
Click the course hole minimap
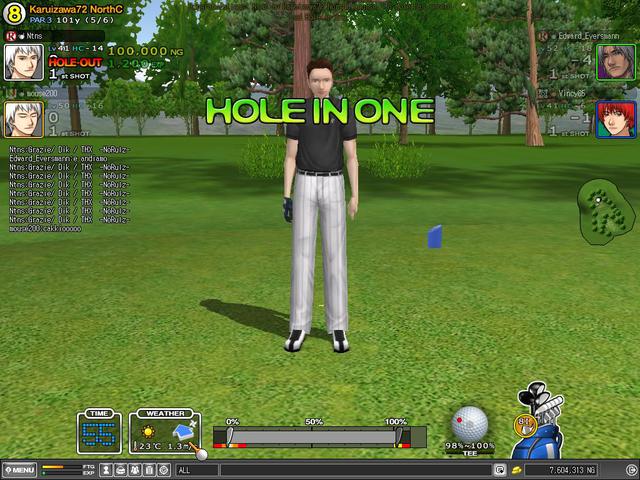[x=603, y=207]
